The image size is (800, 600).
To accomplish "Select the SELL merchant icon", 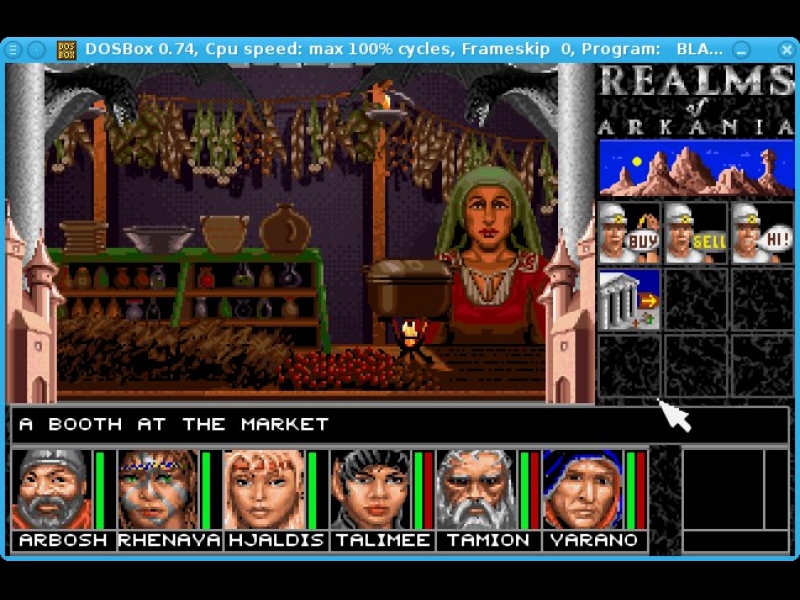I will pos(695,233).
